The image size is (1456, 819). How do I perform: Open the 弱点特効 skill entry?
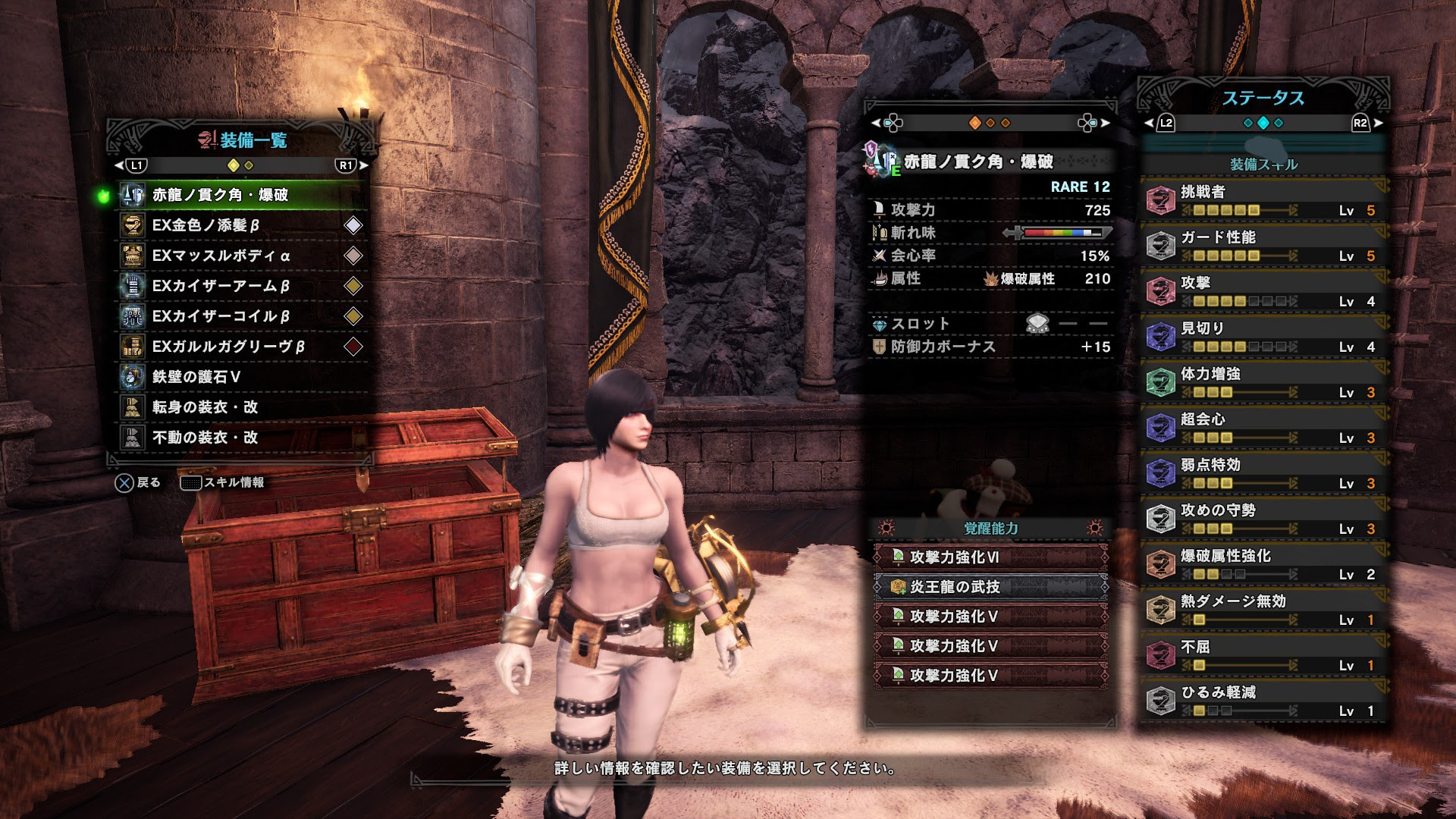(1263, 473)
